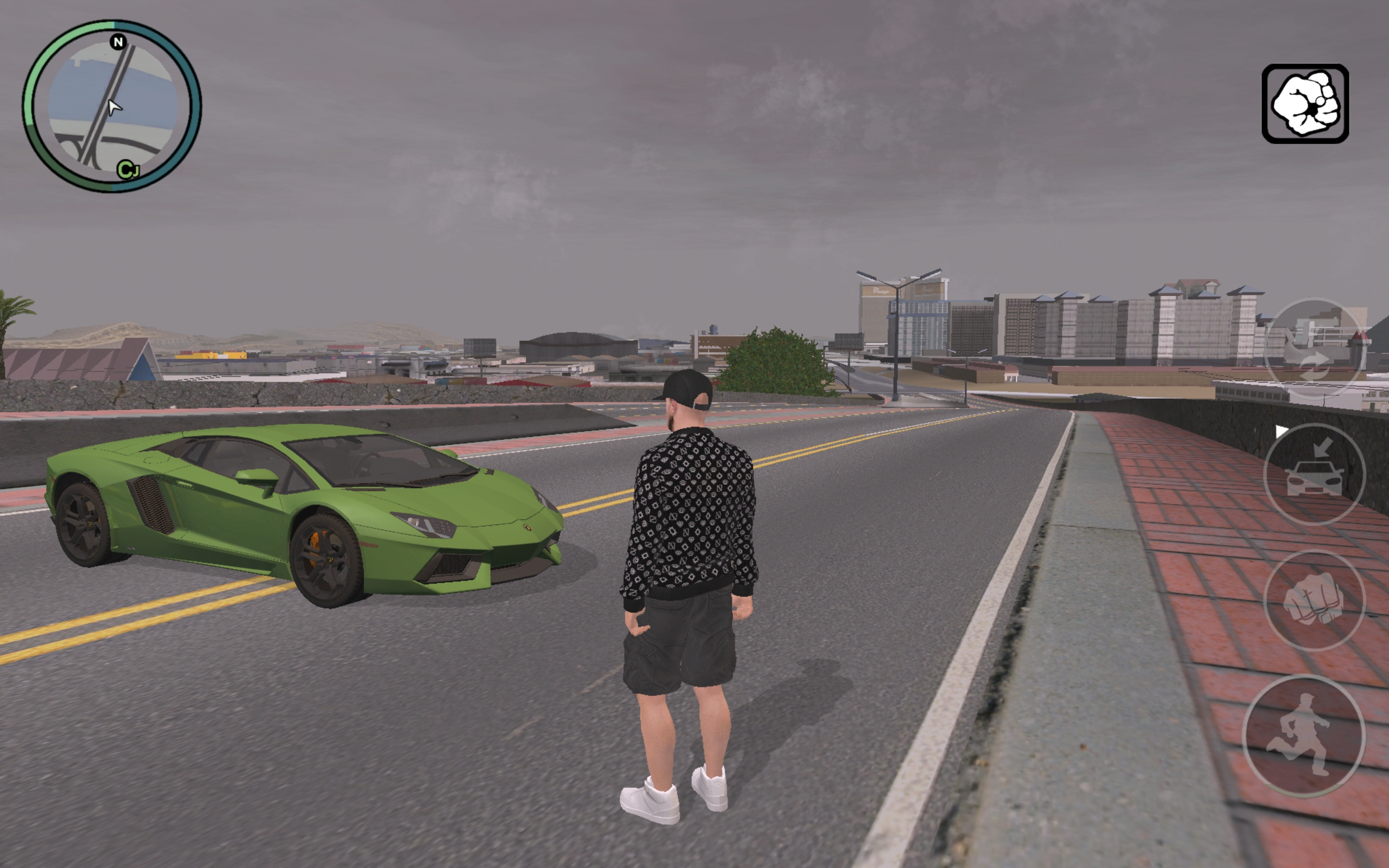Tap the fist weapon icon

(x=1304, y=104)
